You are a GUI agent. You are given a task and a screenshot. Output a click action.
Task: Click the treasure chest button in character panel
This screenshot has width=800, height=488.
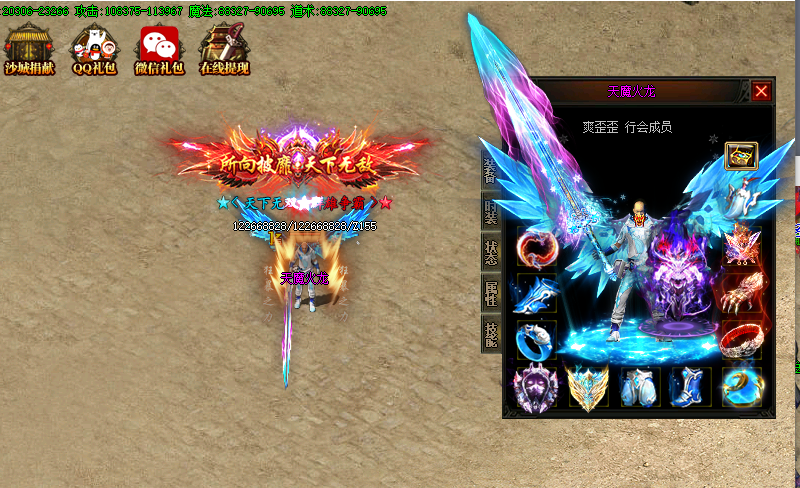pyautogui.click(x=741, y=157)
